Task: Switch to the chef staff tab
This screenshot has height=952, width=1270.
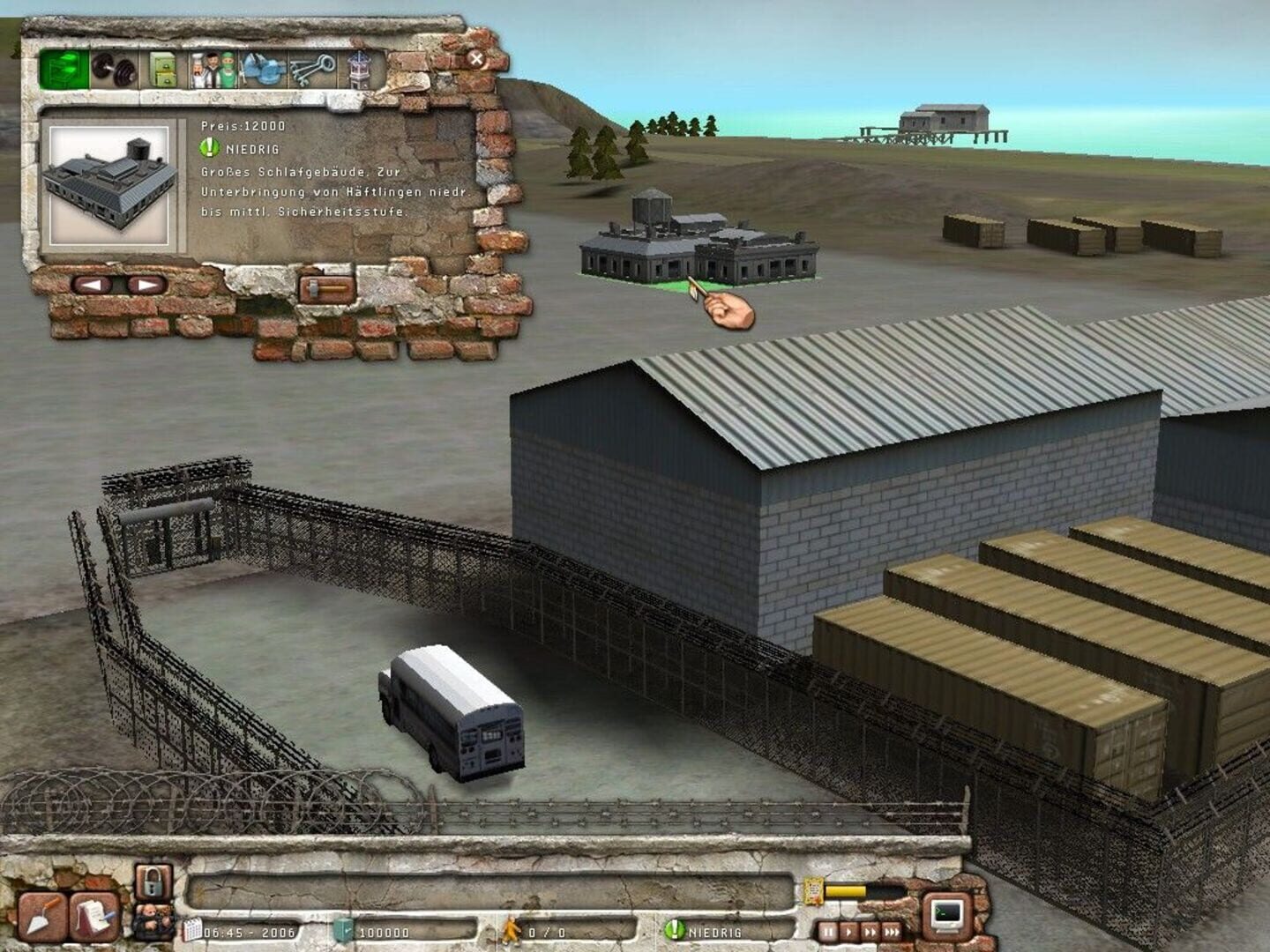Action: tap(197, 72)
